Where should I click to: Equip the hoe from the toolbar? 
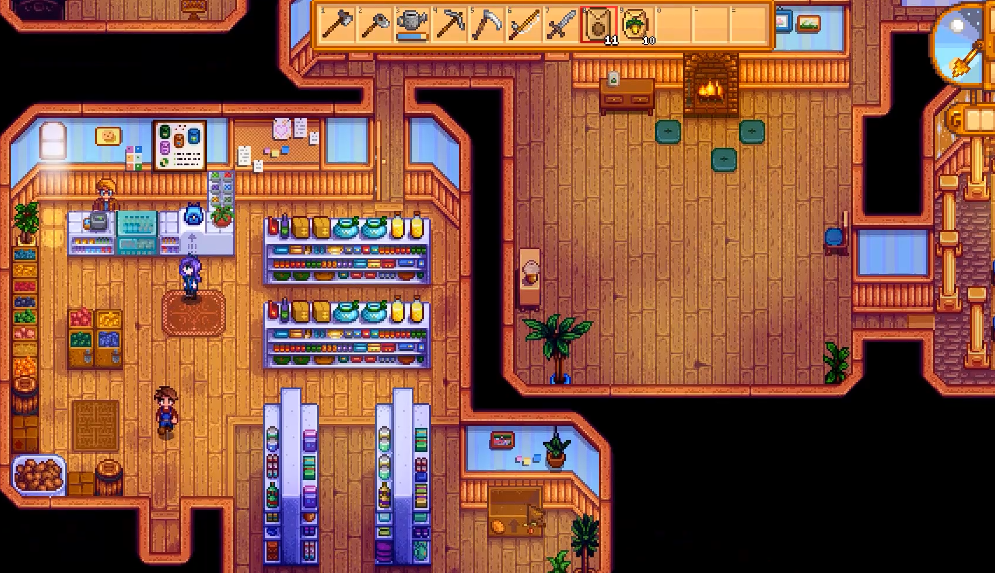pyautogui.click(x=374, y=24)
